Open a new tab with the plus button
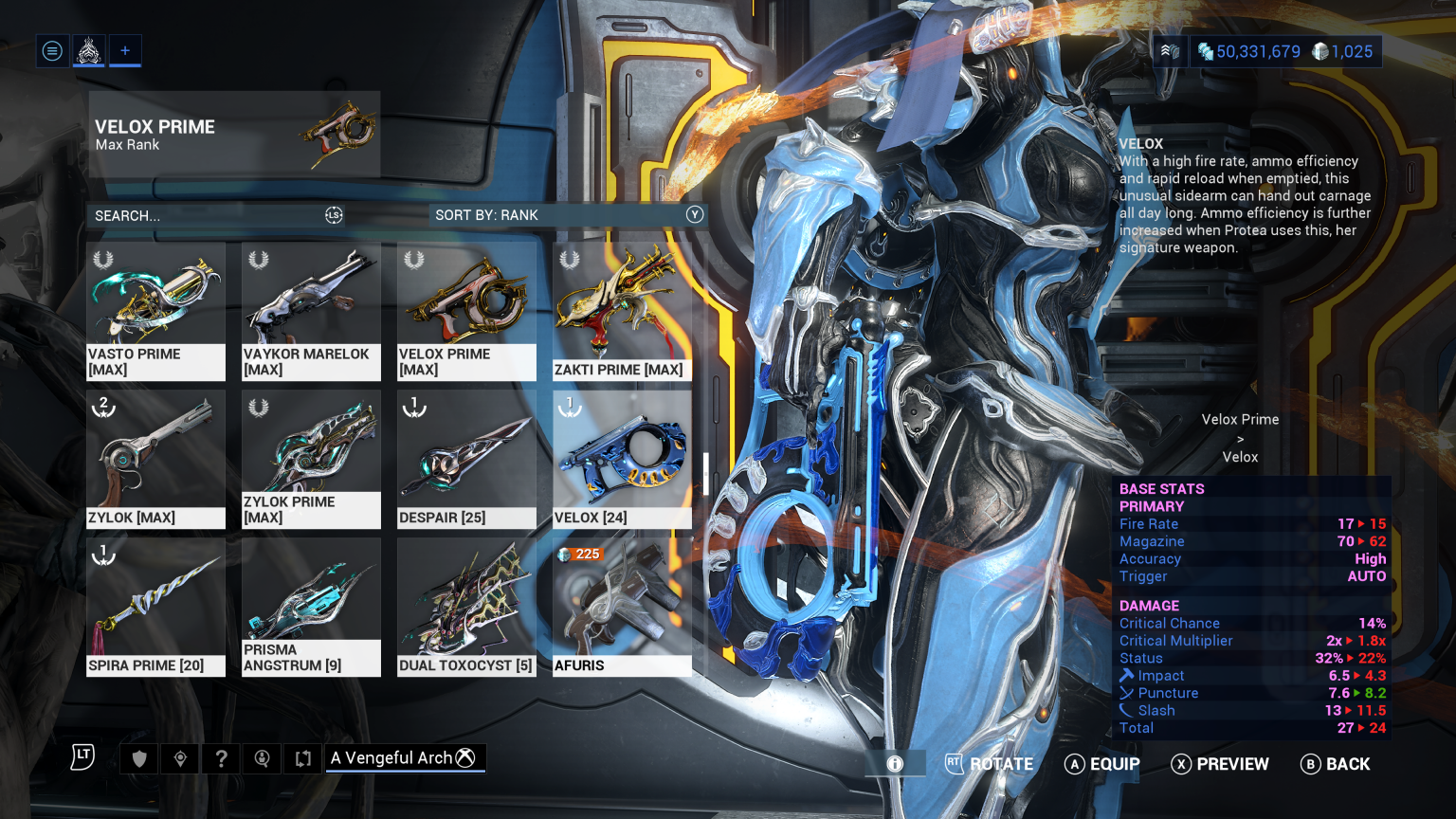1456x819 pixels. point(124,50)
